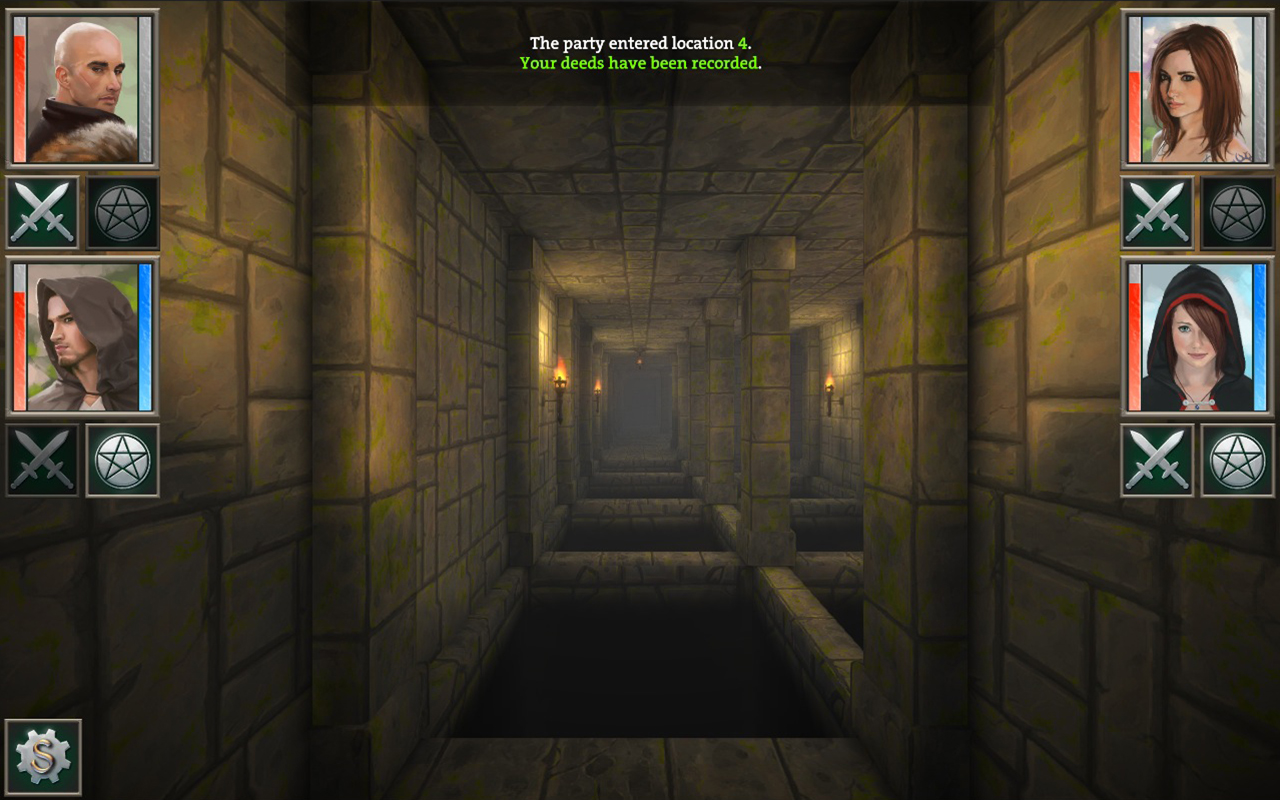Select the hooded man's crossed-swords attack icon

42,459
